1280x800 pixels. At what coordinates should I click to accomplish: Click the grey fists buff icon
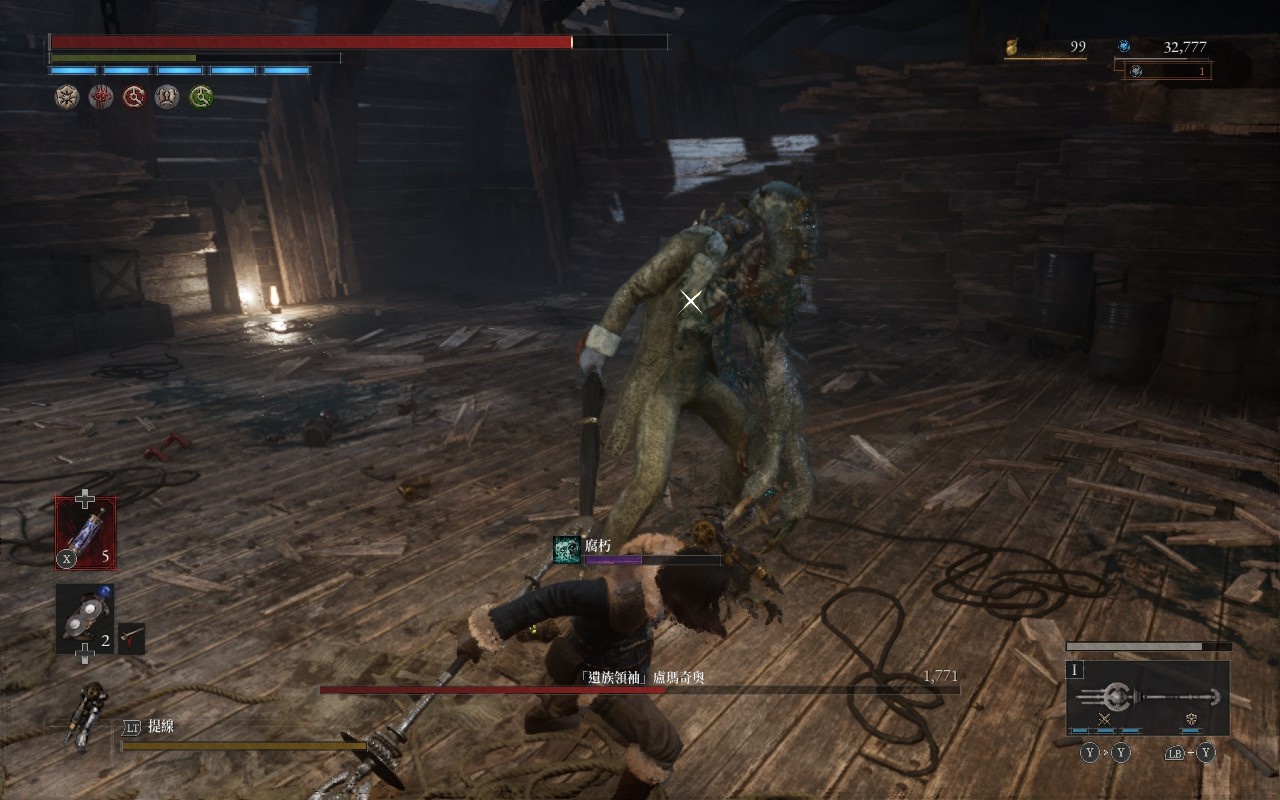168,96
